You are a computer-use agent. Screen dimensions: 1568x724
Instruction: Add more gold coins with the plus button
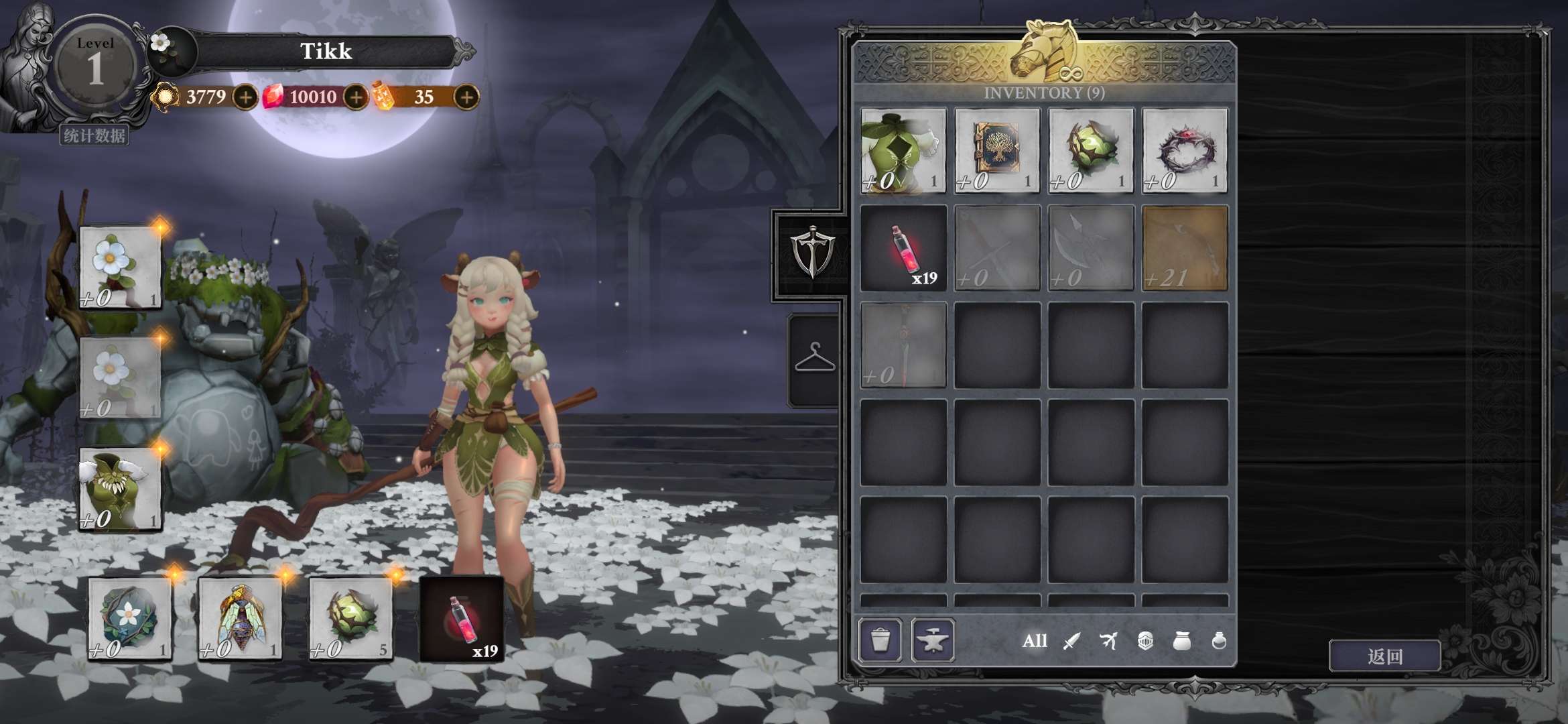245,98
